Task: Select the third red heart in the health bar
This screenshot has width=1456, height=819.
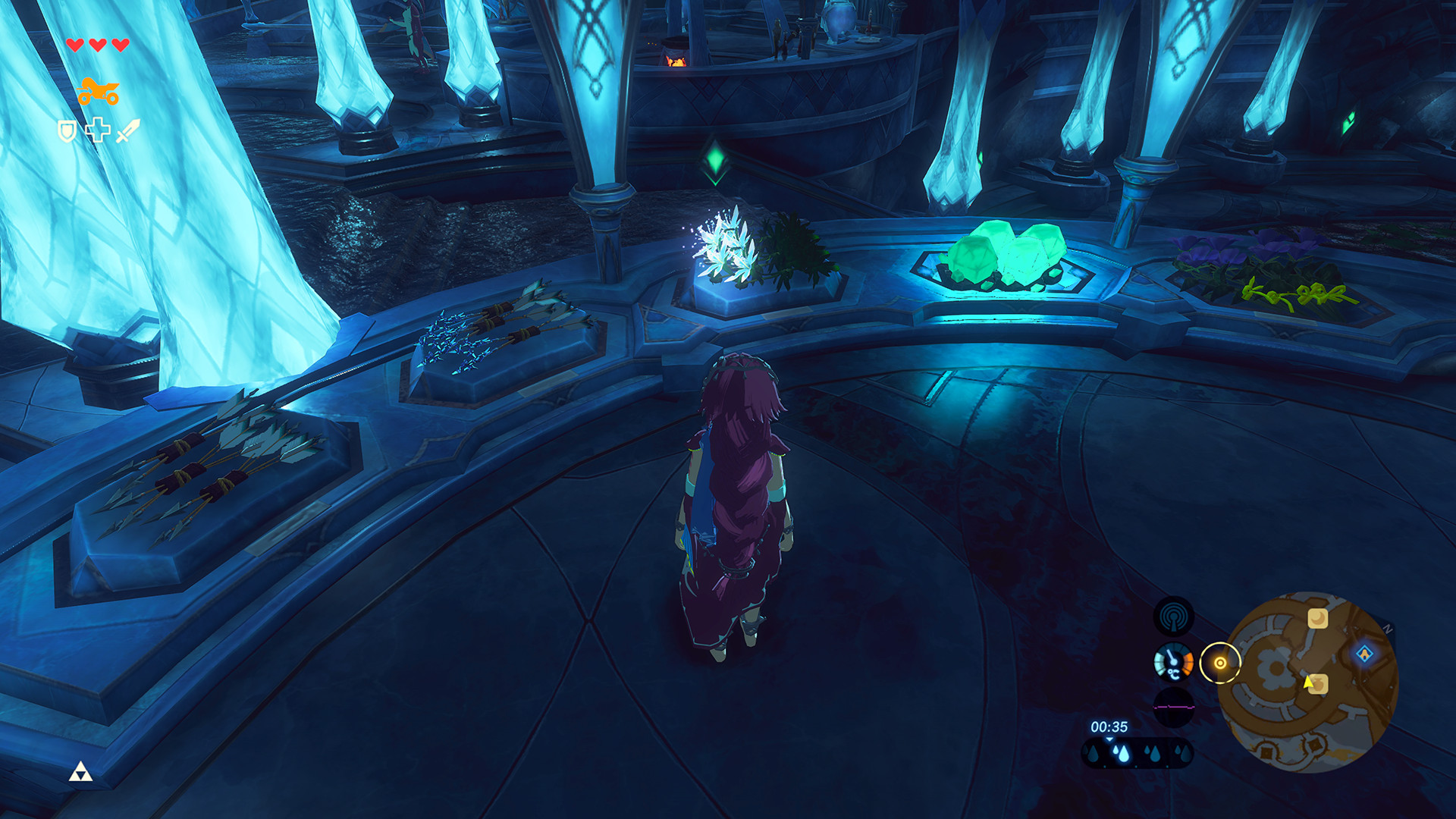Action: [x=120, y=45]
